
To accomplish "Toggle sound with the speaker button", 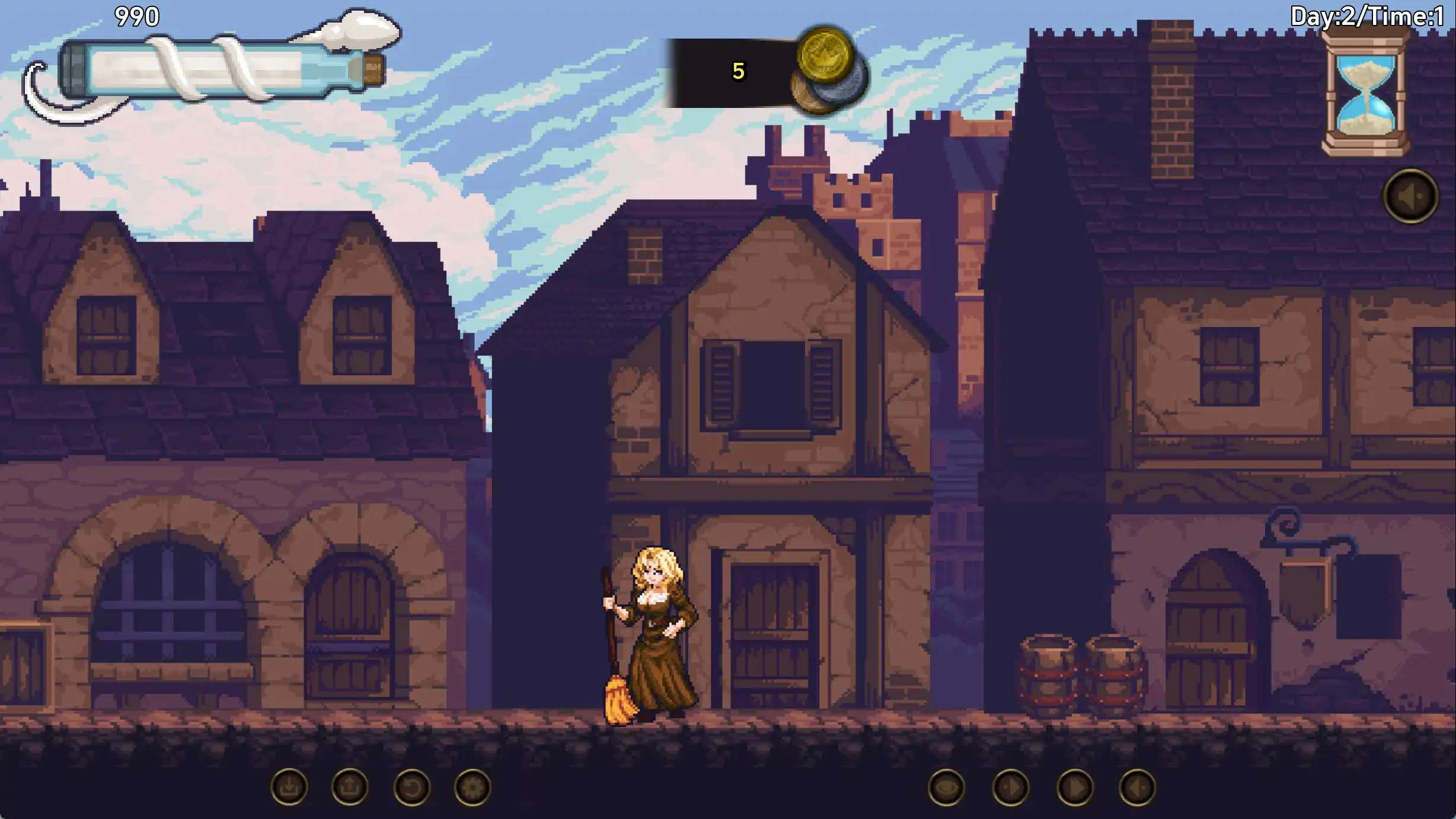I will click(x=1411, y=196).
